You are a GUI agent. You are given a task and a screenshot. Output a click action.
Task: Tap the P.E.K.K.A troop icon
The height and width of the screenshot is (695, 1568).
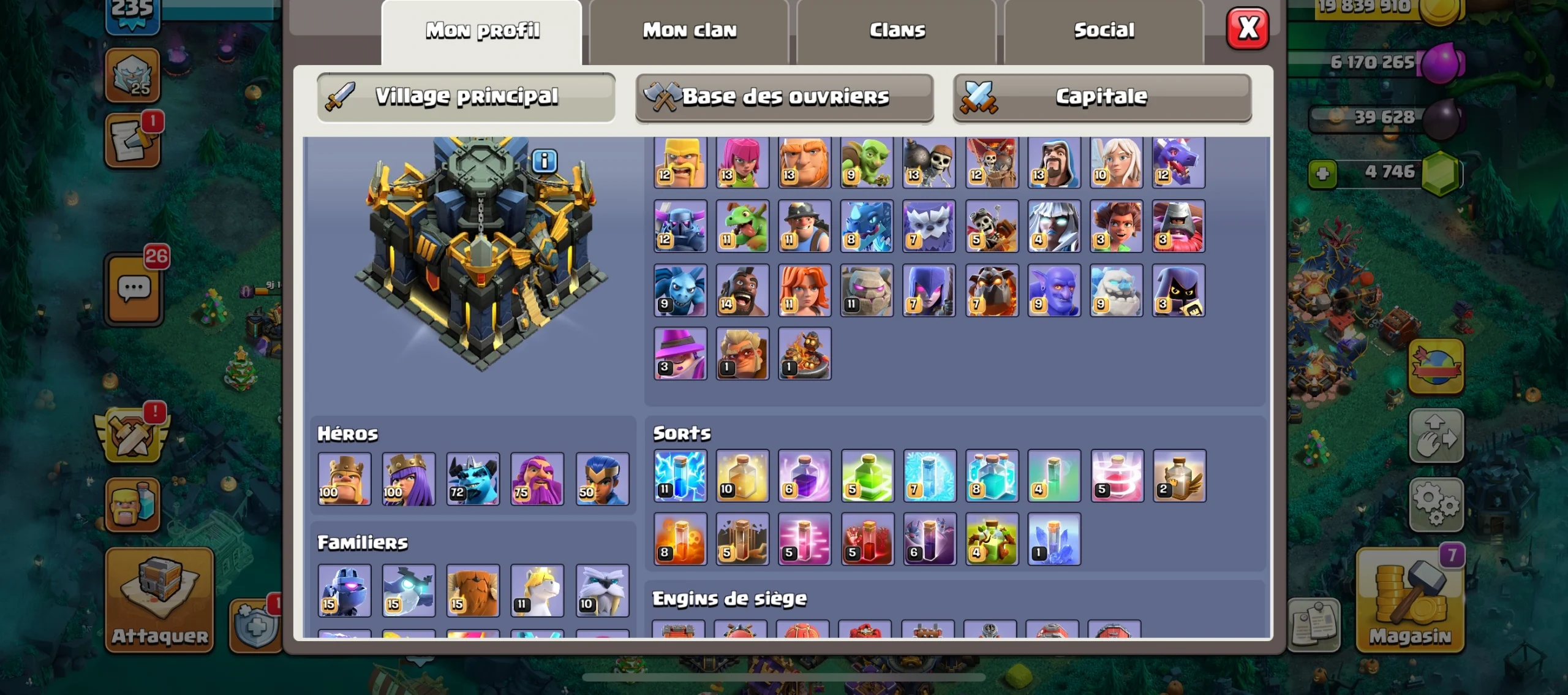679,227
